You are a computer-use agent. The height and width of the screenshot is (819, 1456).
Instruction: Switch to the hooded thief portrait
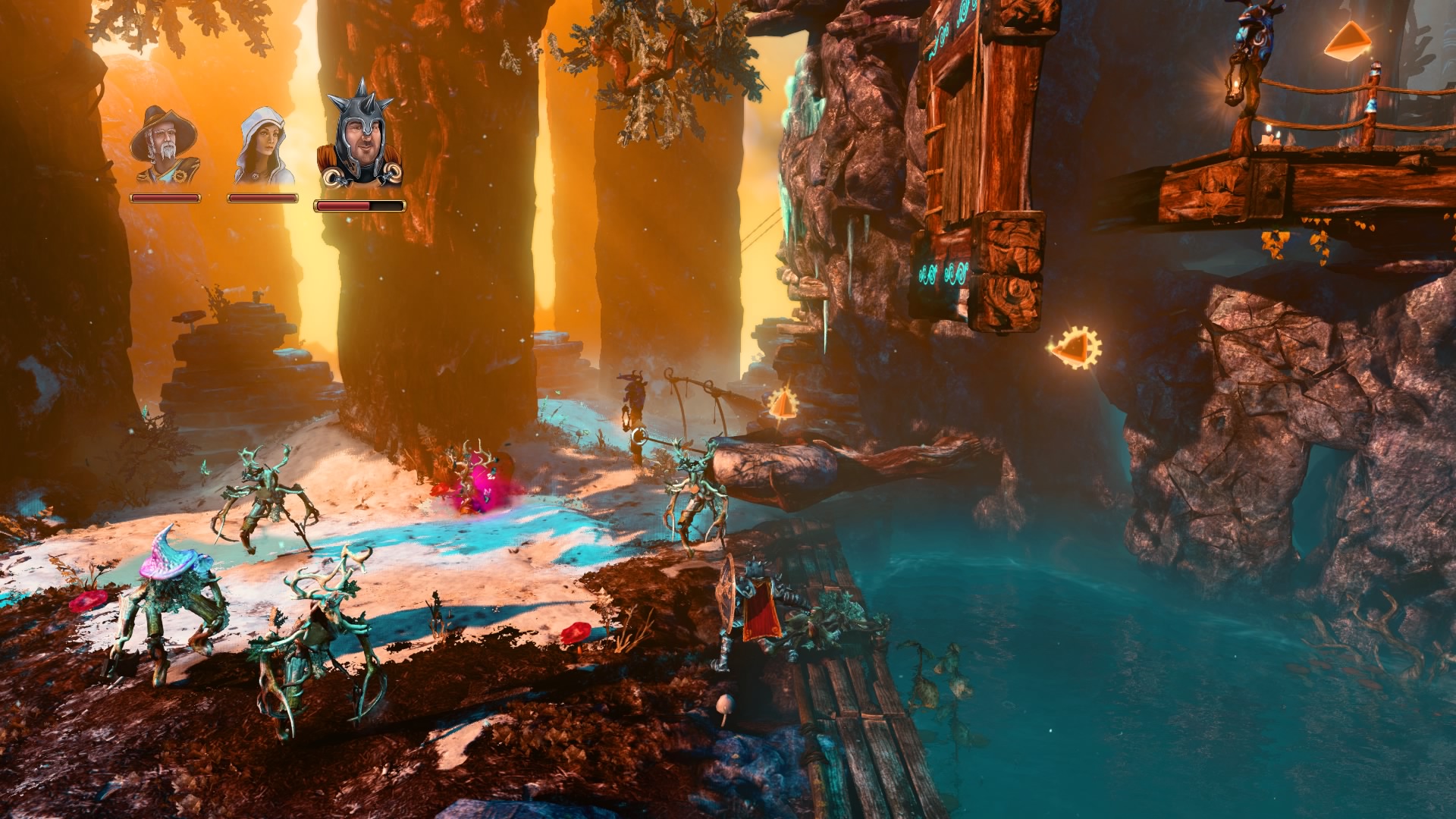pyautogui.click(x=263, y=147)
